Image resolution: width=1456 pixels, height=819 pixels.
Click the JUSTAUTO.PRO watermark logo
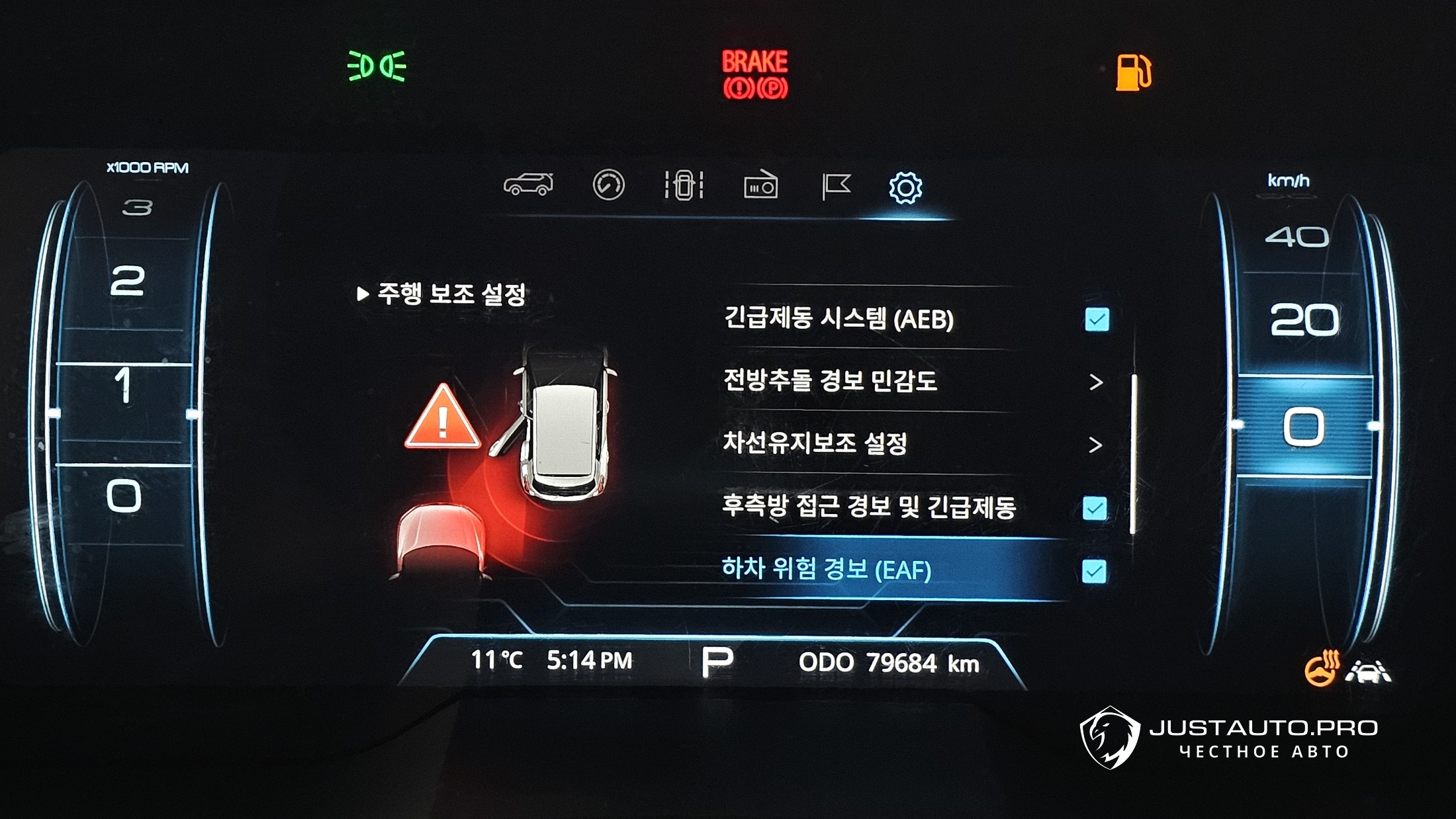[x=1228, y=738]
